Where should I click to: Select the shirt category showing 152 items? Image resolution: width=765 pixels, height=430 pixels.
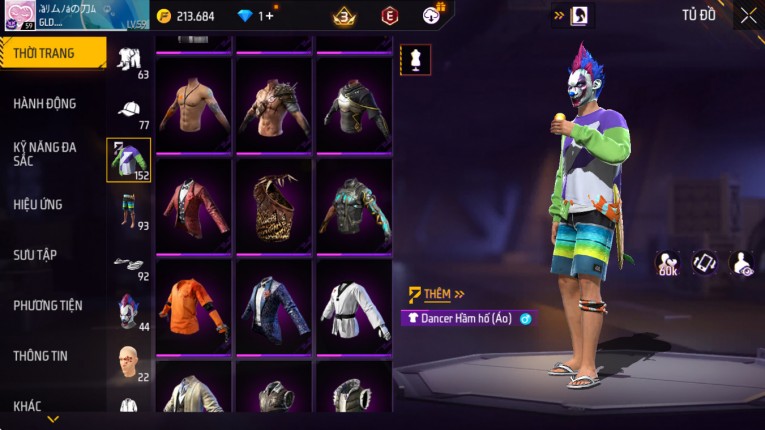tap(129, 160)
